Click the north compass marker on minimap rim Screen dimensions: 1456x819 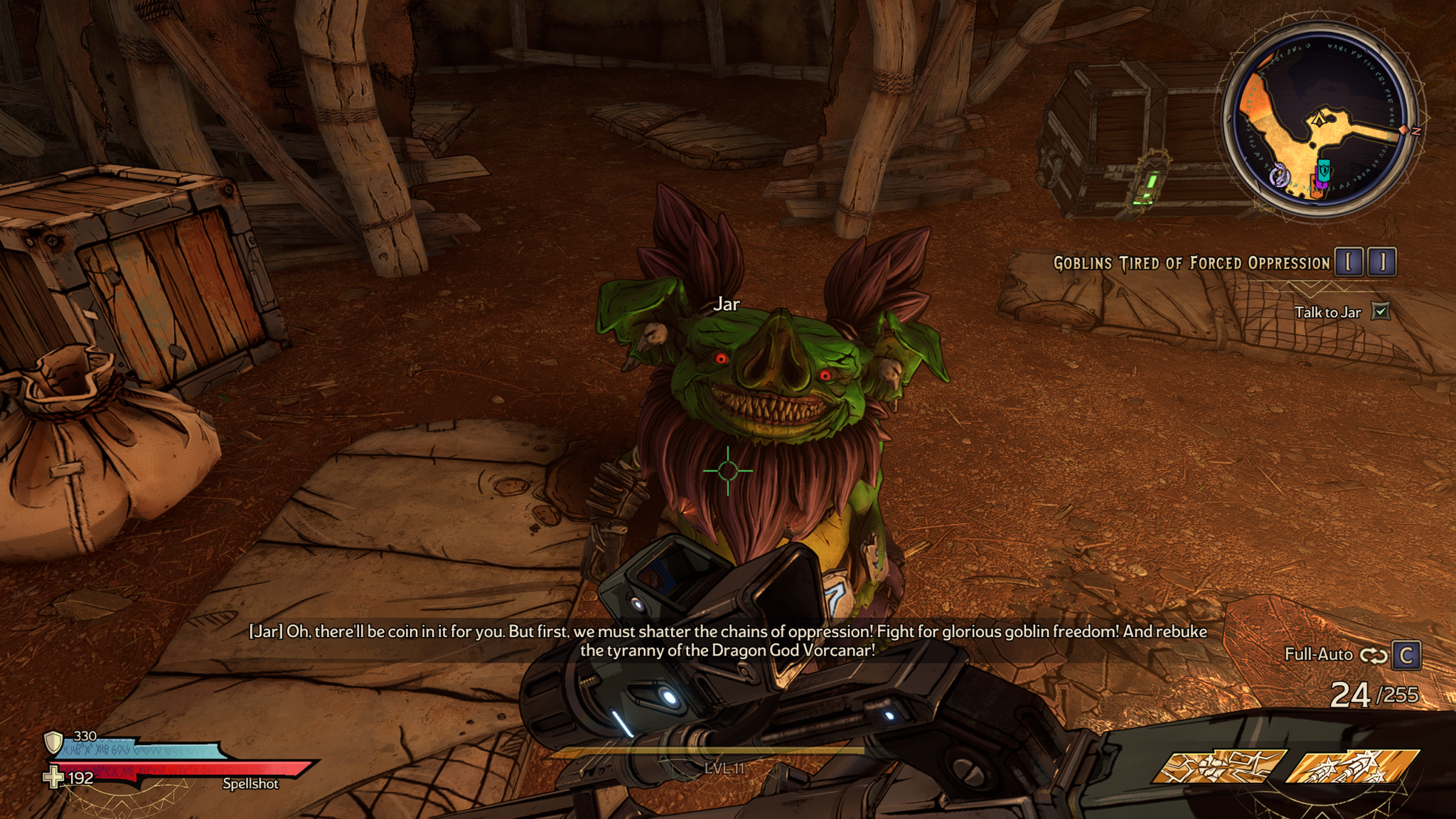(1415, 132)
